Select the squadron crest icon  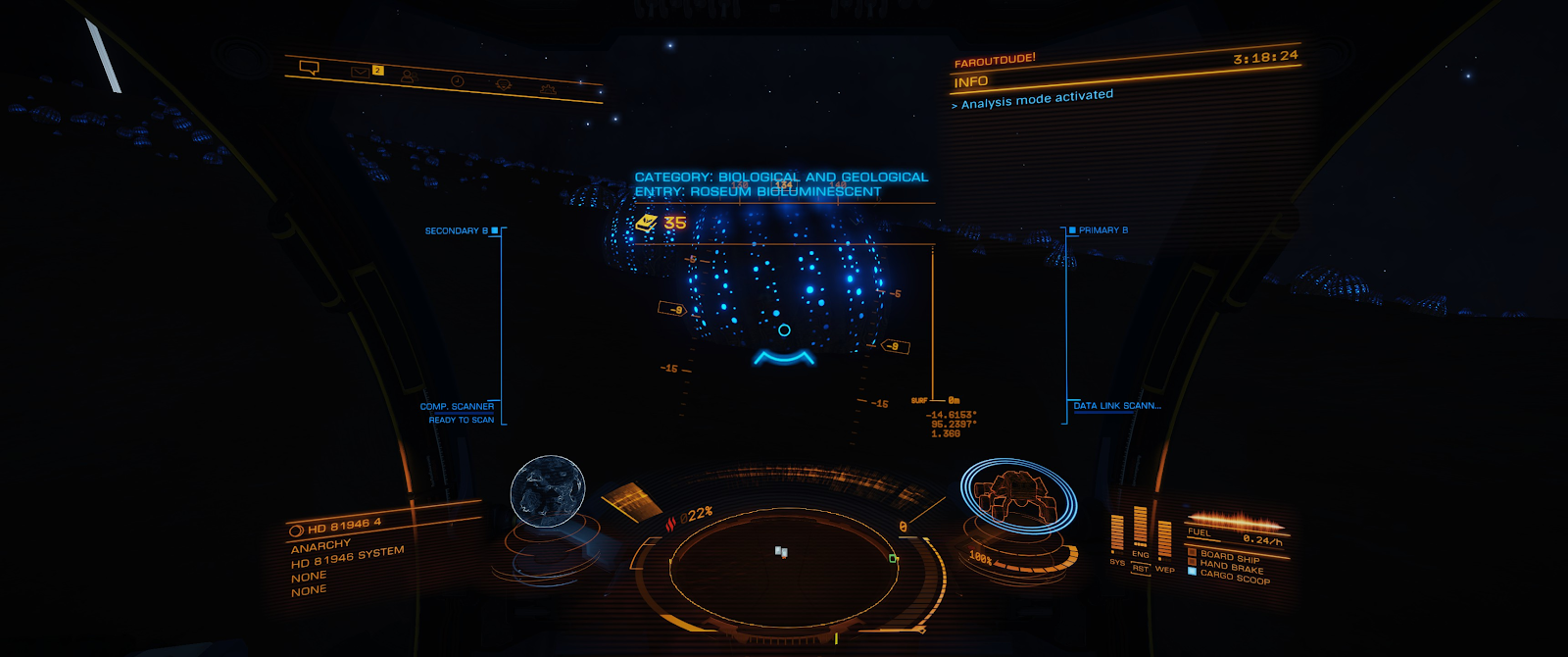click(x=504, y=85)
